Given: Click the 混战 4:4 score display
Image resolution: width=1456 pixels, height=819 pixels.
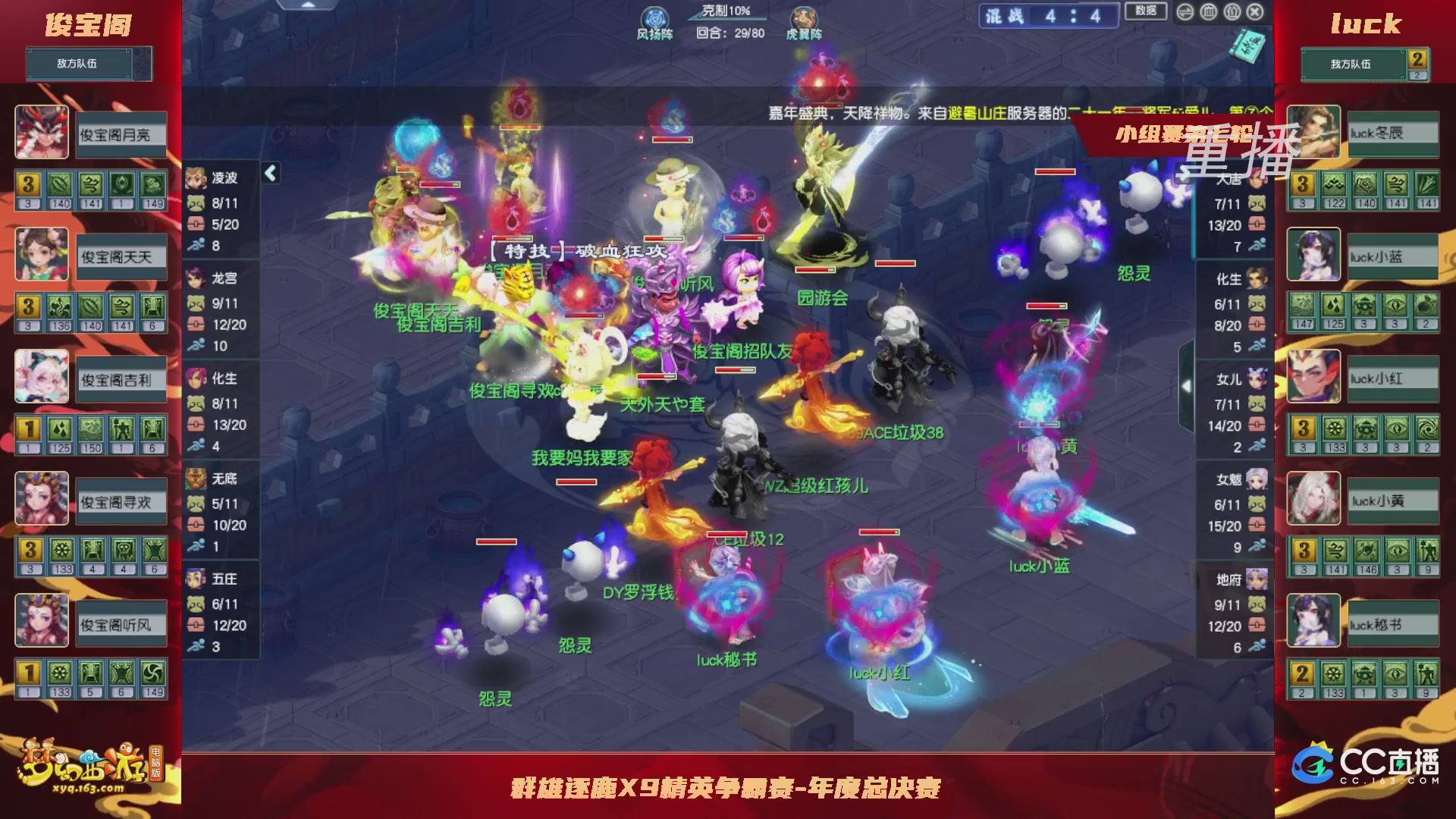Looking at the screenshot, I should click(x=1046, y=15).
